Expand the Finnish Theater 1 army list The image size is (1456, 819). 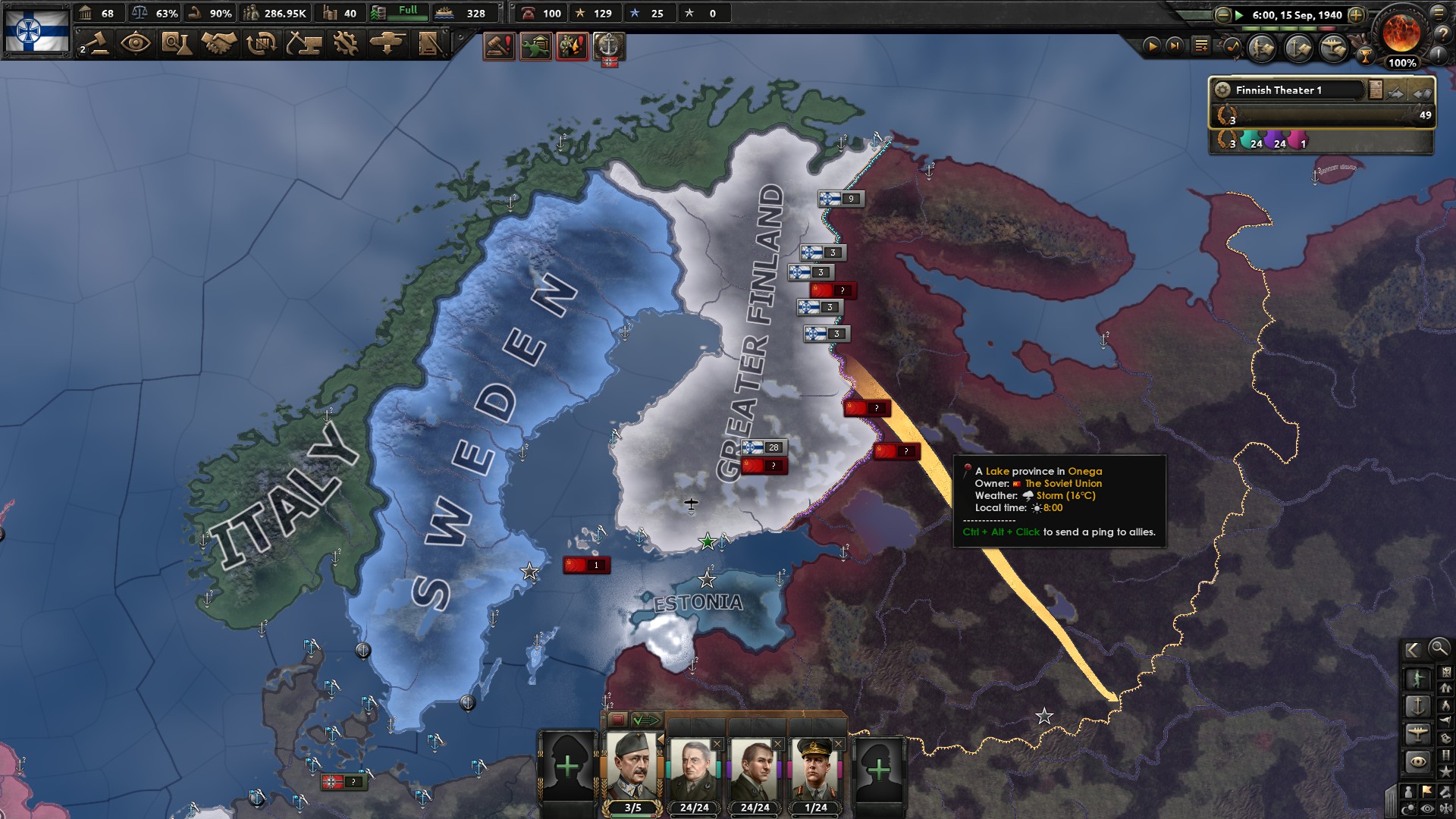[1423, 93]
